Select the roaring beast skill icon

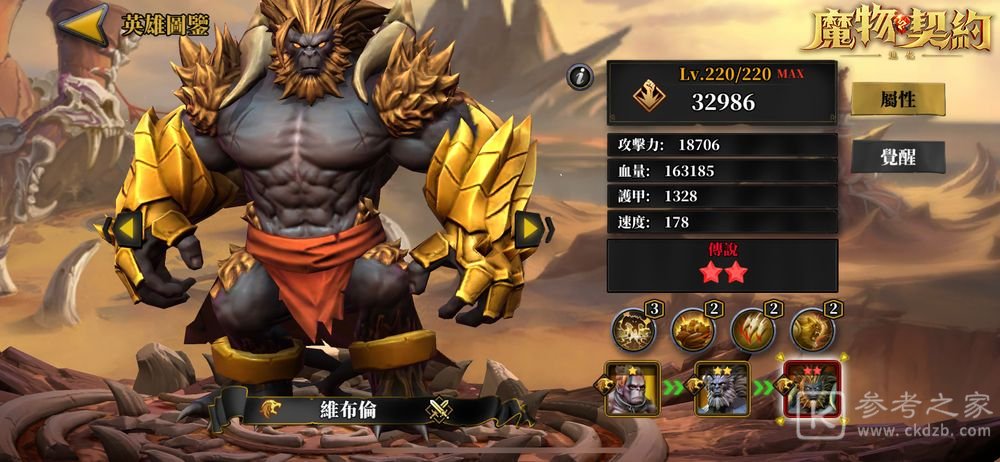point(811,329)
